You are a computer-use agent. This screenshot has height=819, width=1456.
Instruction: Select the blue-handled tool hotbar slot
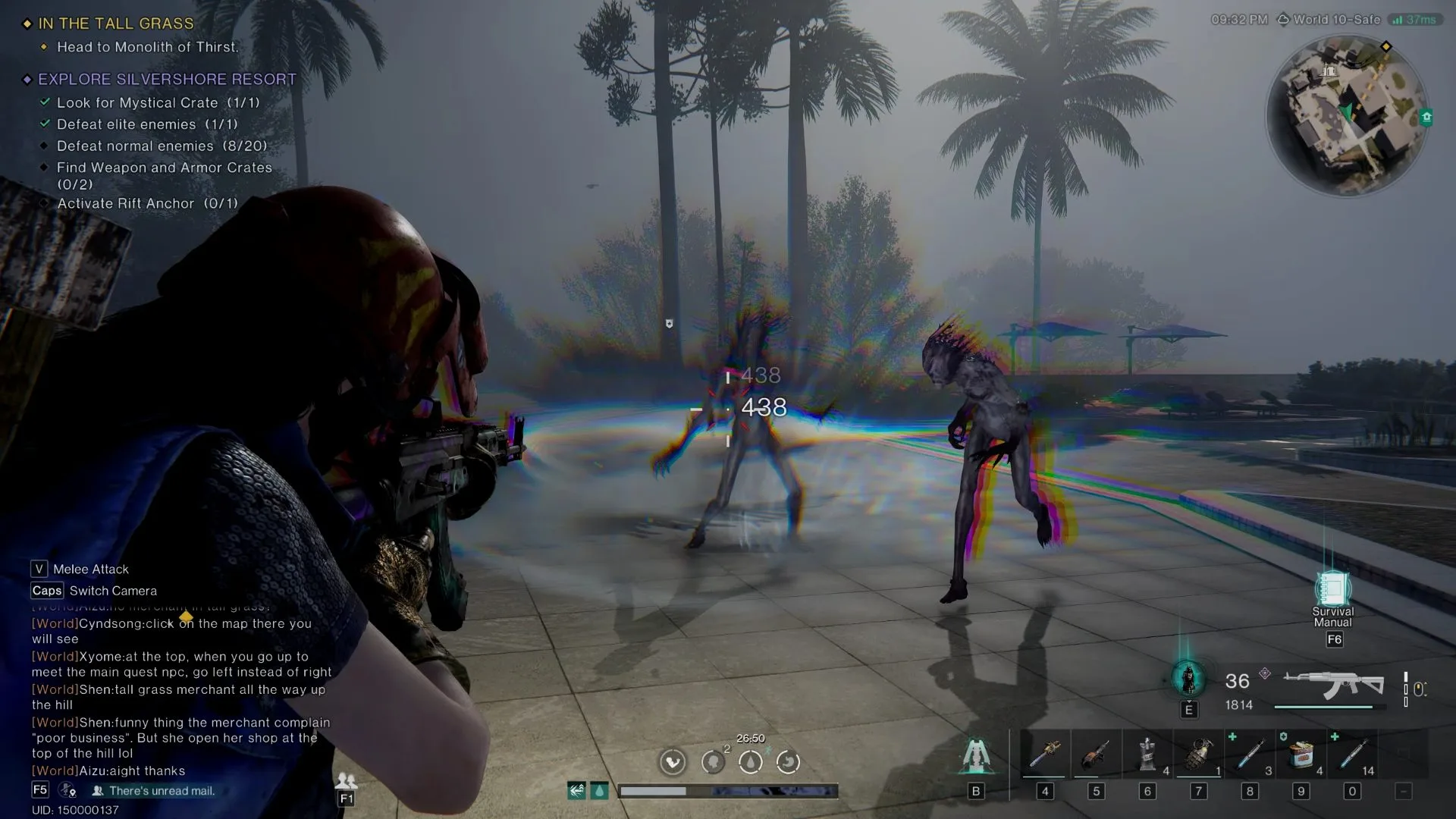1044,755
